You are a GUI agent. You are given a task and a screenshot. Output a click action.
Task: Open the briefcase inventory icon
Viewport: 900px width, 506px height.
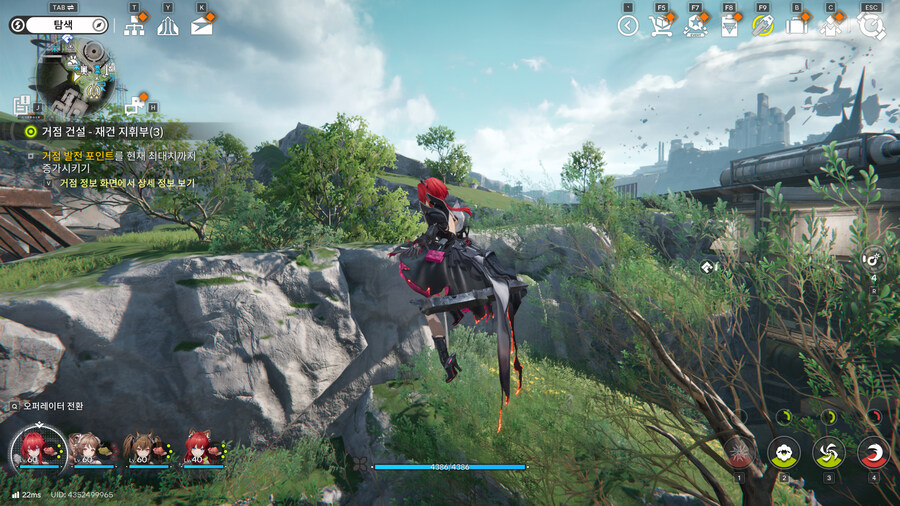point(797,26)
